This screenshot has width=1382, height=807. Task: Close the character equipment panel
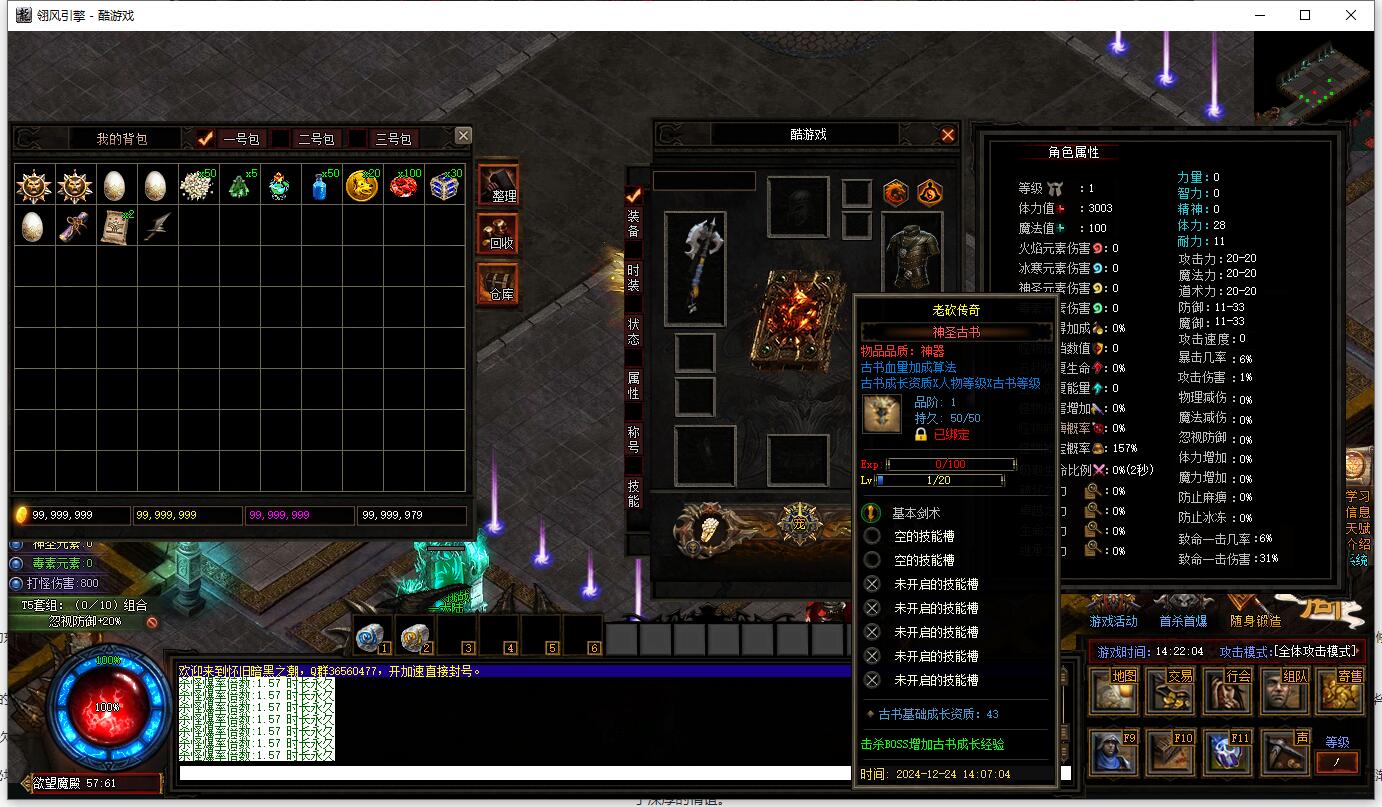pos(947,135)
